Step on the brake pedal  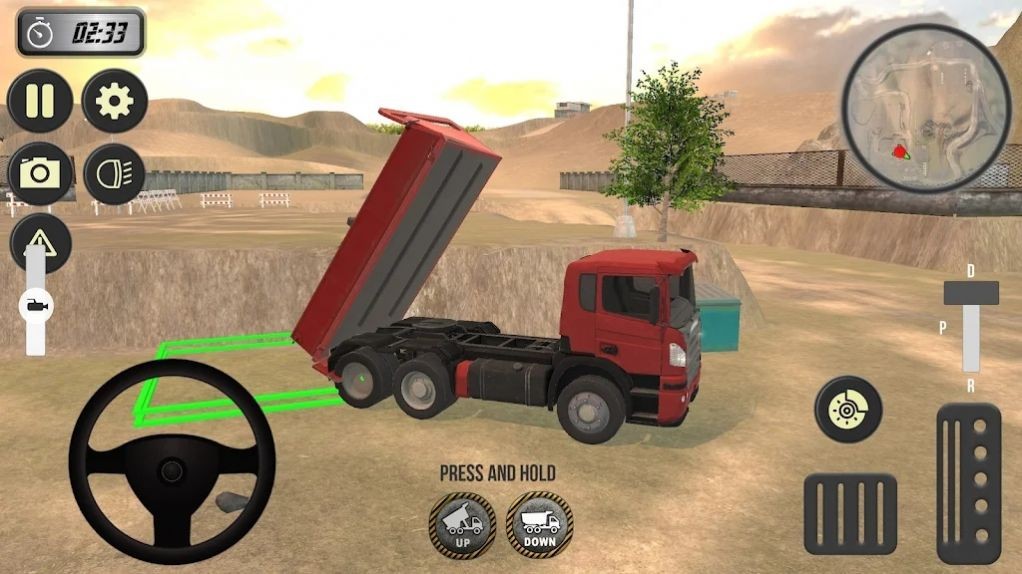850,514
